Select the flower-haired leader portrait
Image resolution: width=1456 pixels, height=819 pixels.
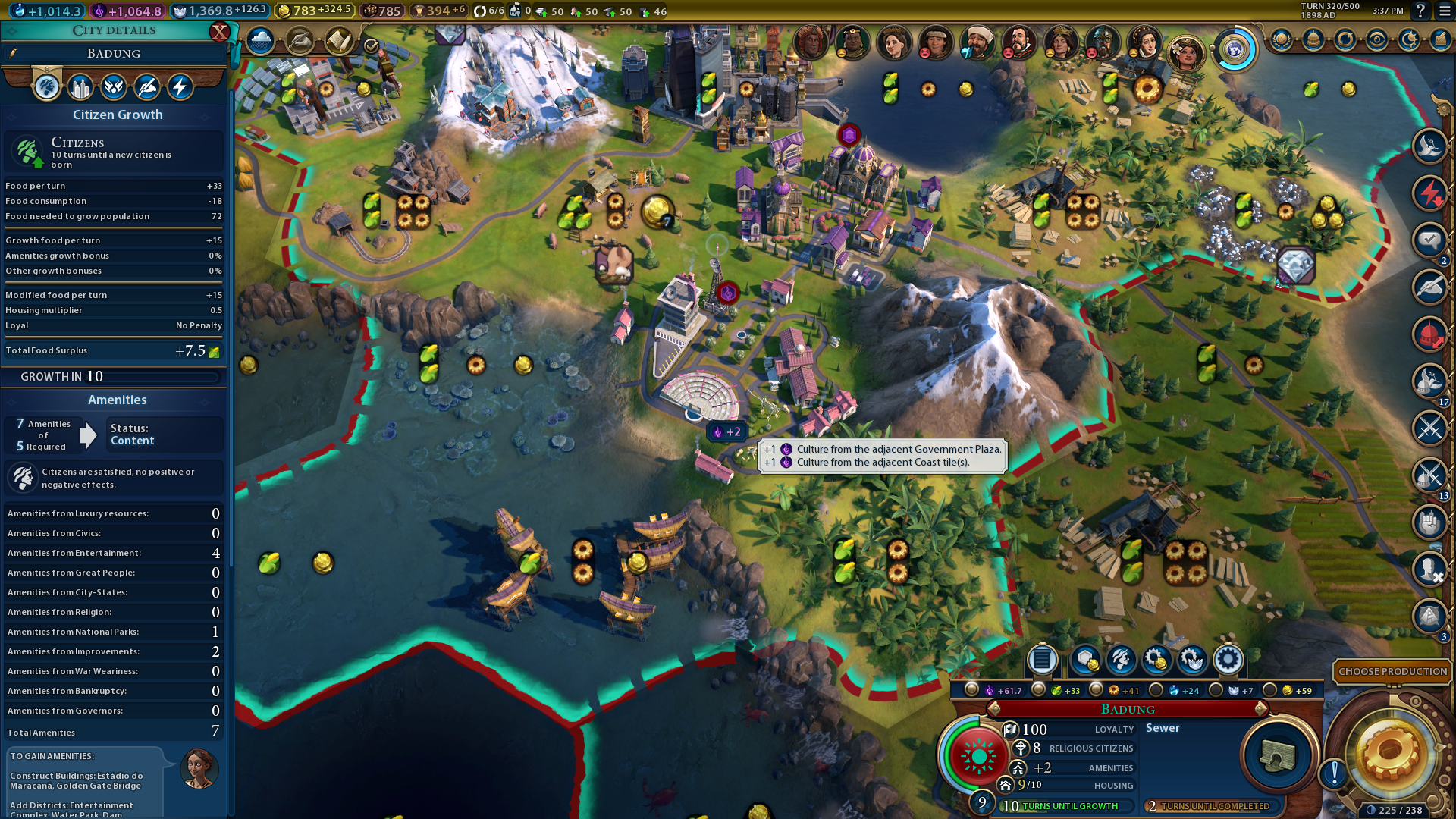click(x=1186, y=53)
